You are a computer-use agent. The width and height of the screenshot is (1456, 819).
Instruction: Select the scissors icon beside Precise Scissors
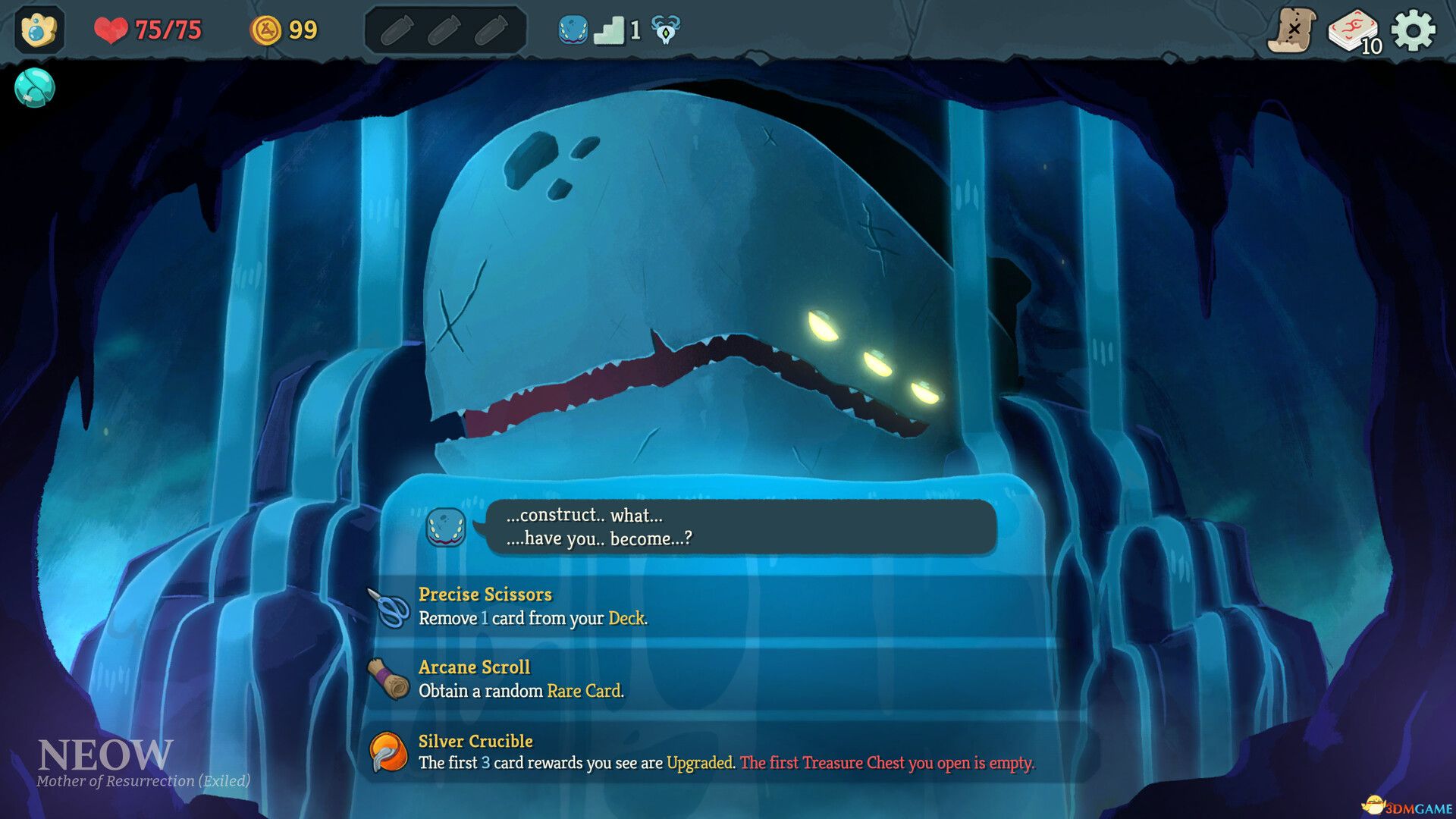pyautogui.click(x=390, y=605)
